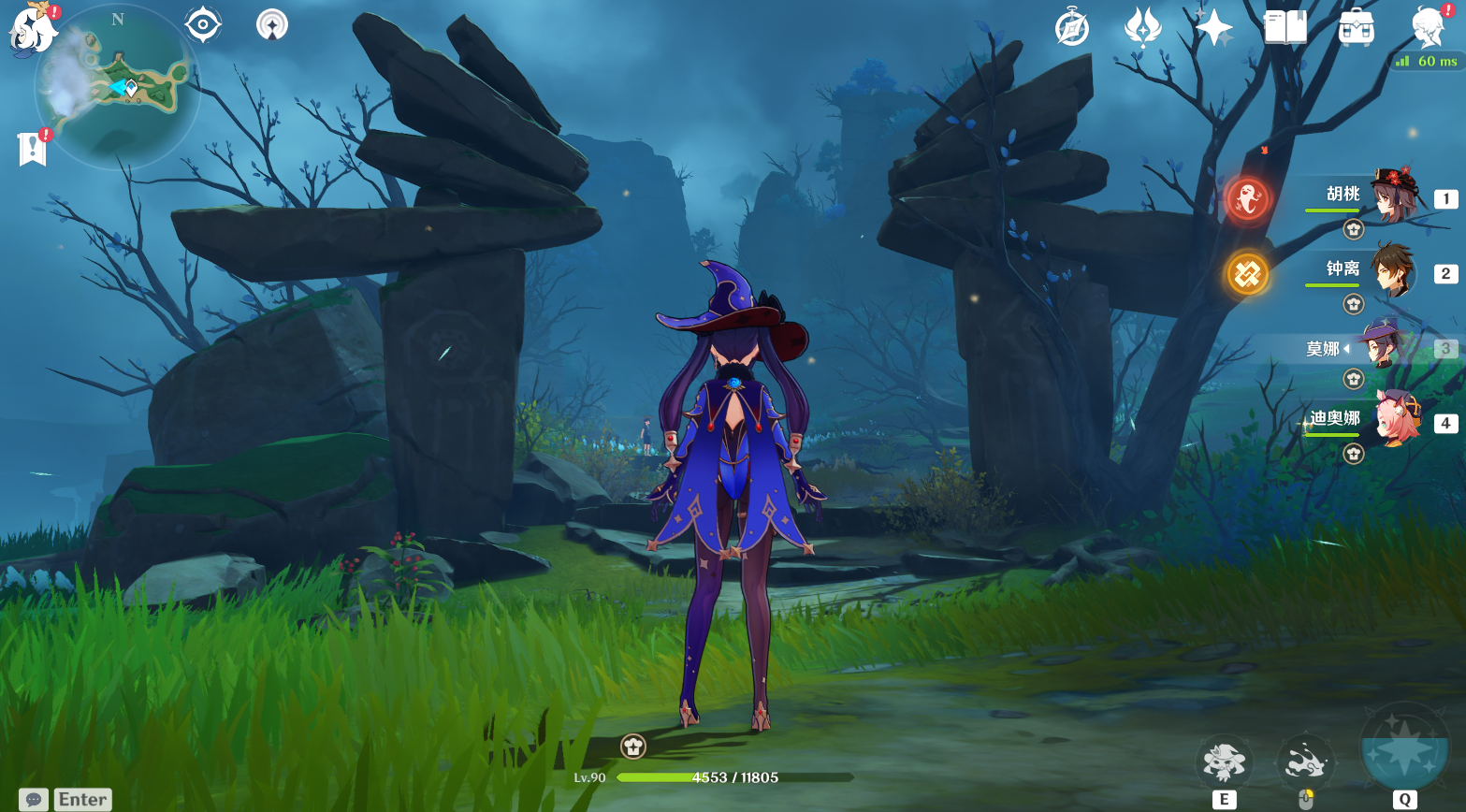
Task: Open the Wish four-pointed star icon
Action: pyautogui.click(x=1213, y=27)
